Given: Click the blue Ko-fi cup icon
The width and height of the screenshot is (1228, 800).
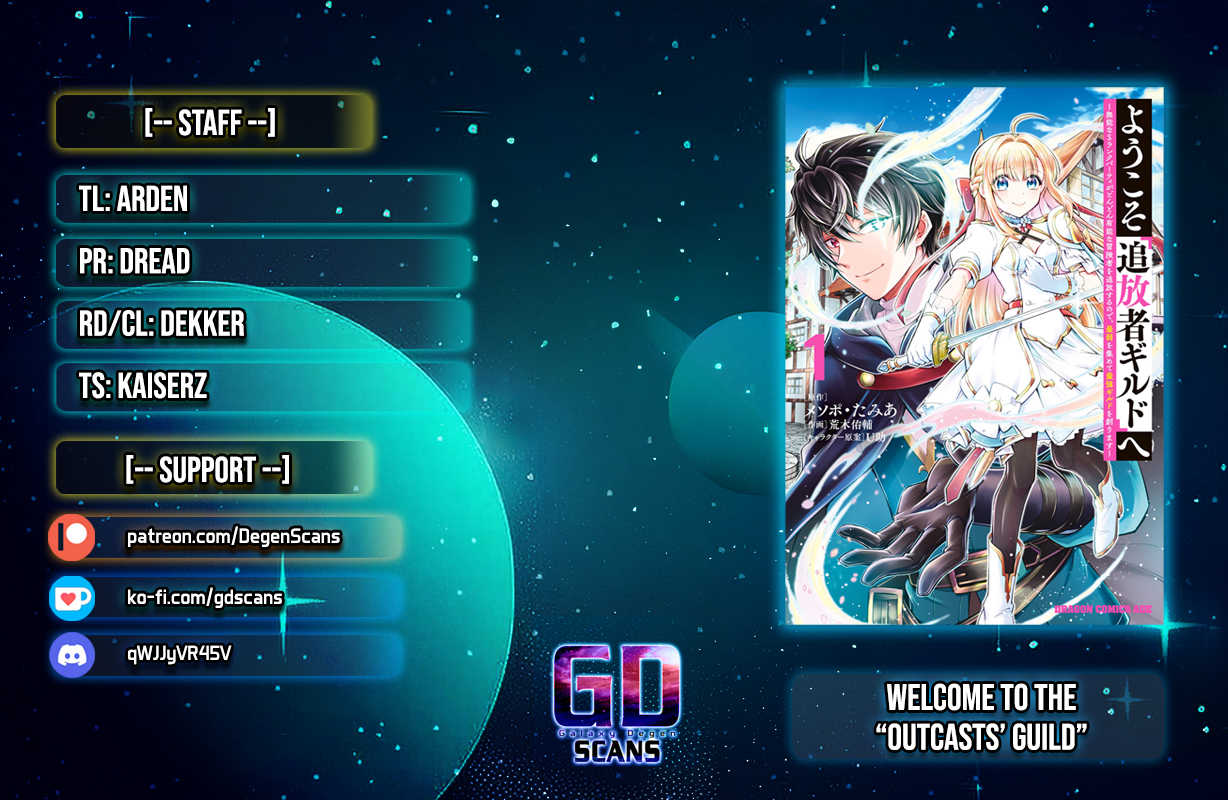Looking at the screenshot, I should point(72,598).
